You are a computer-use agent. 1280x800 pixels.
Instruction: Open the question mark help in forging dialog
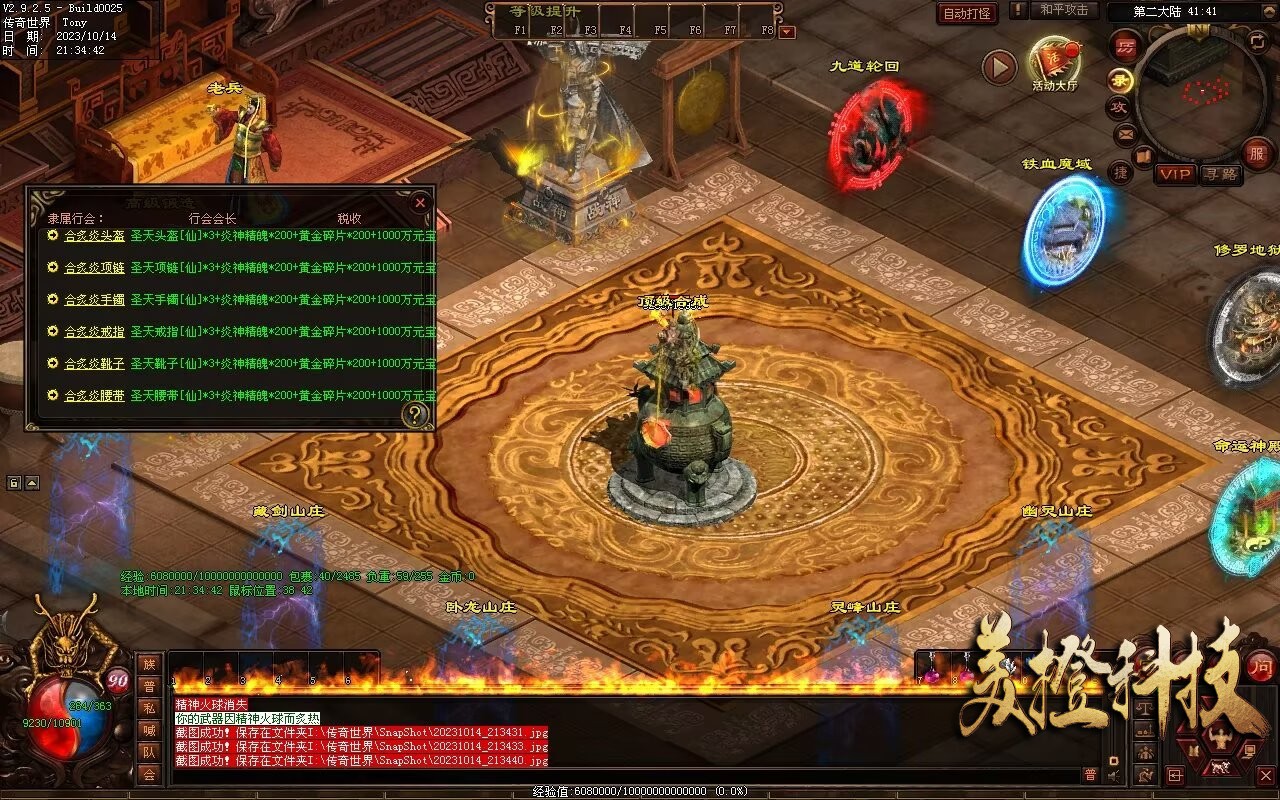[x=414, y=414]
